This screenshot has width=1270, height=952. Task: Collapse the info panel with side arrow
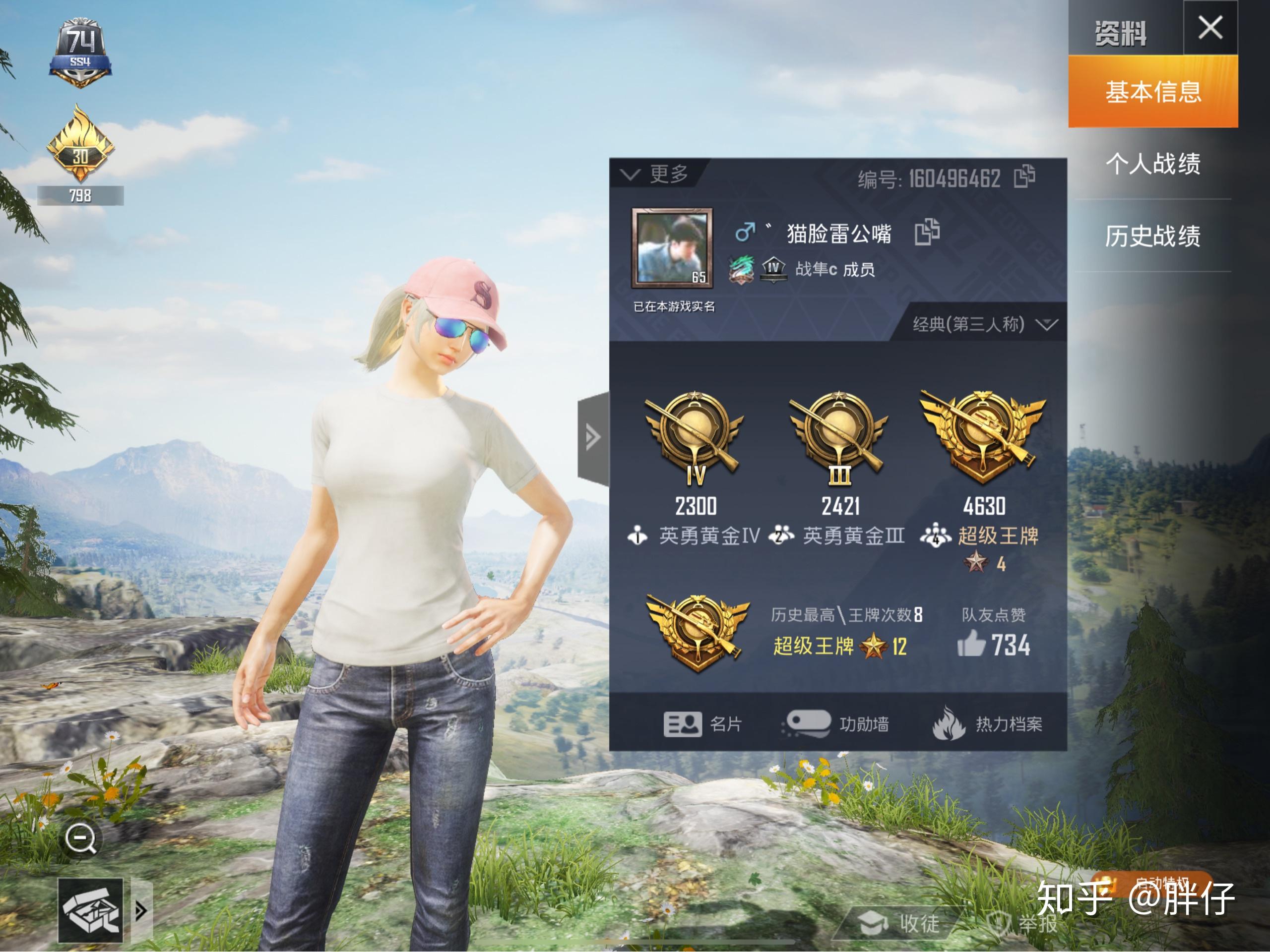click(x=593, y=438)
